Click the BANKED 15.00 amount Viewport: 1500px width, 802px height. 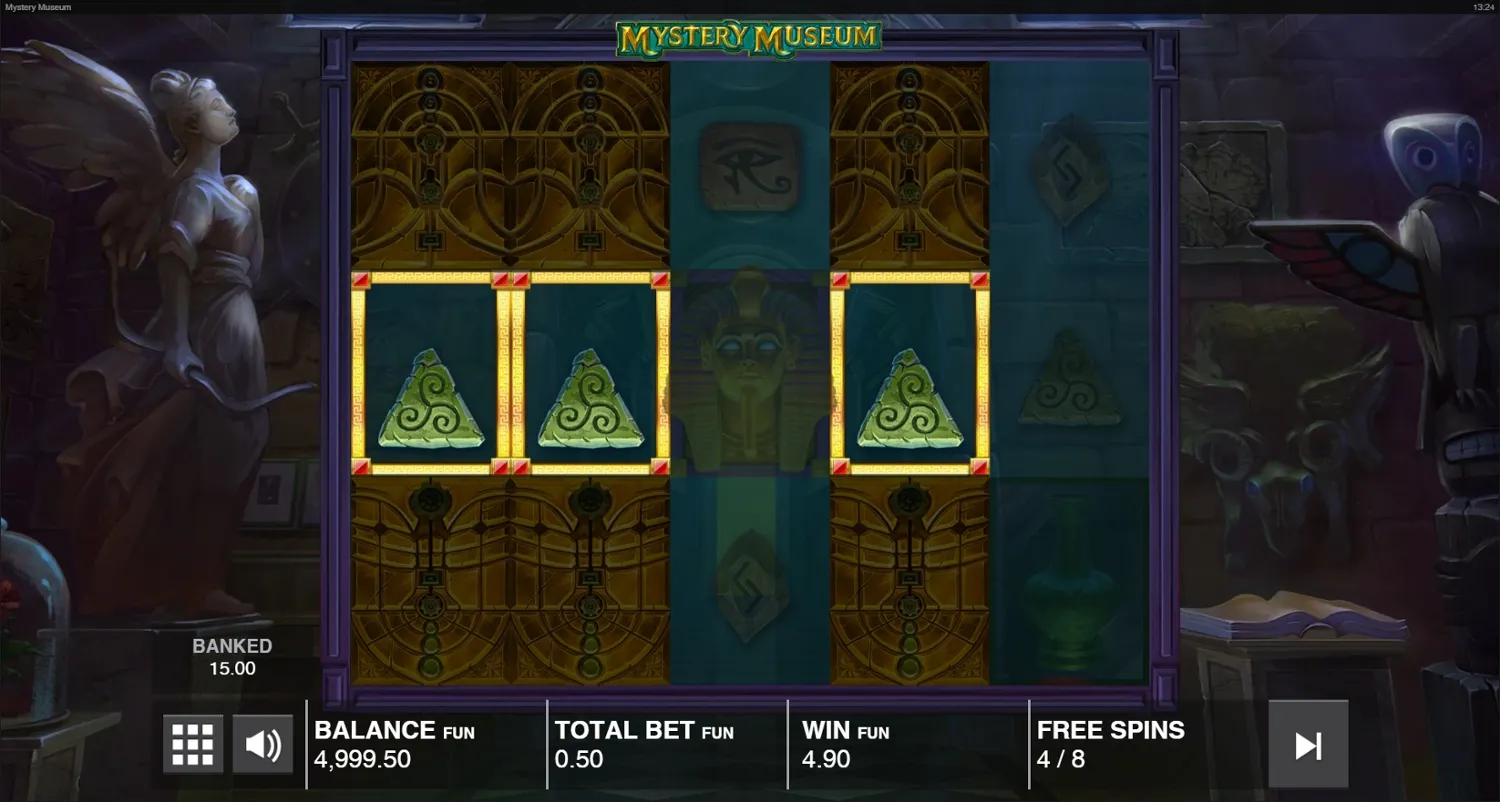click(232, 656)
